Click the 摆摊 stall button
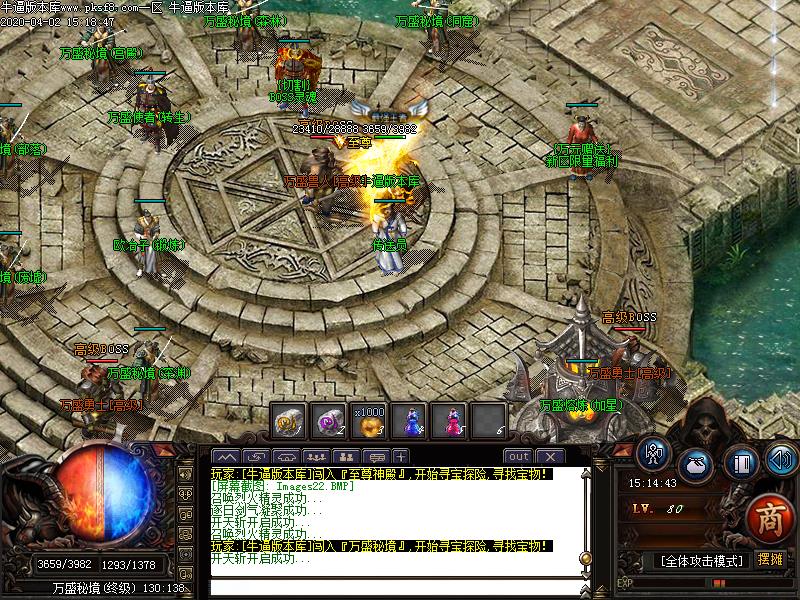 [x=770, y=559]
